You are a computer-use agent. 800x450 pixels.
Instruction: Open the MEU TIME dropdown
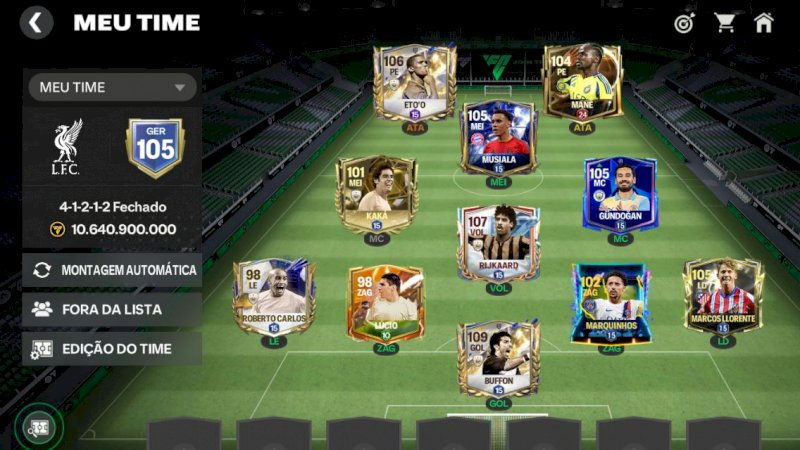[x=112, y=87]
